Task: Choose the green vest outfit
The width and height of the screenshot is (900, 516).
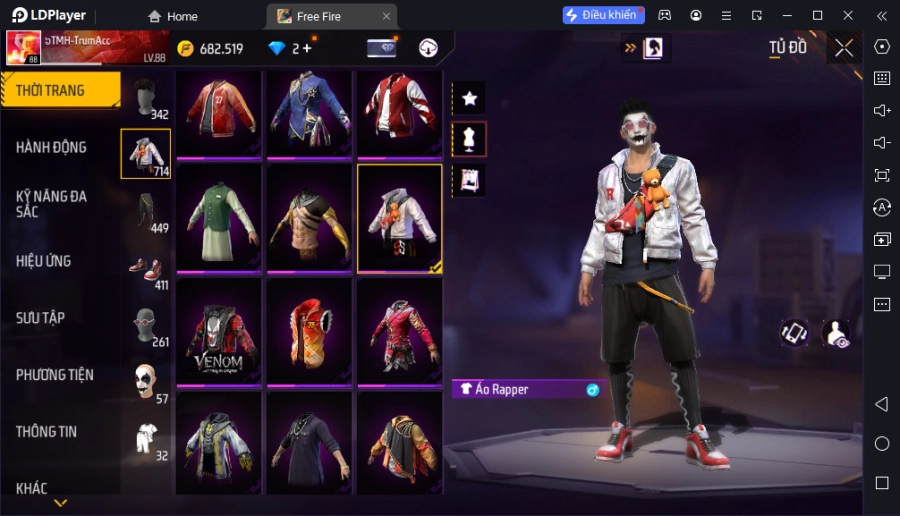Action: click(219, 219)
